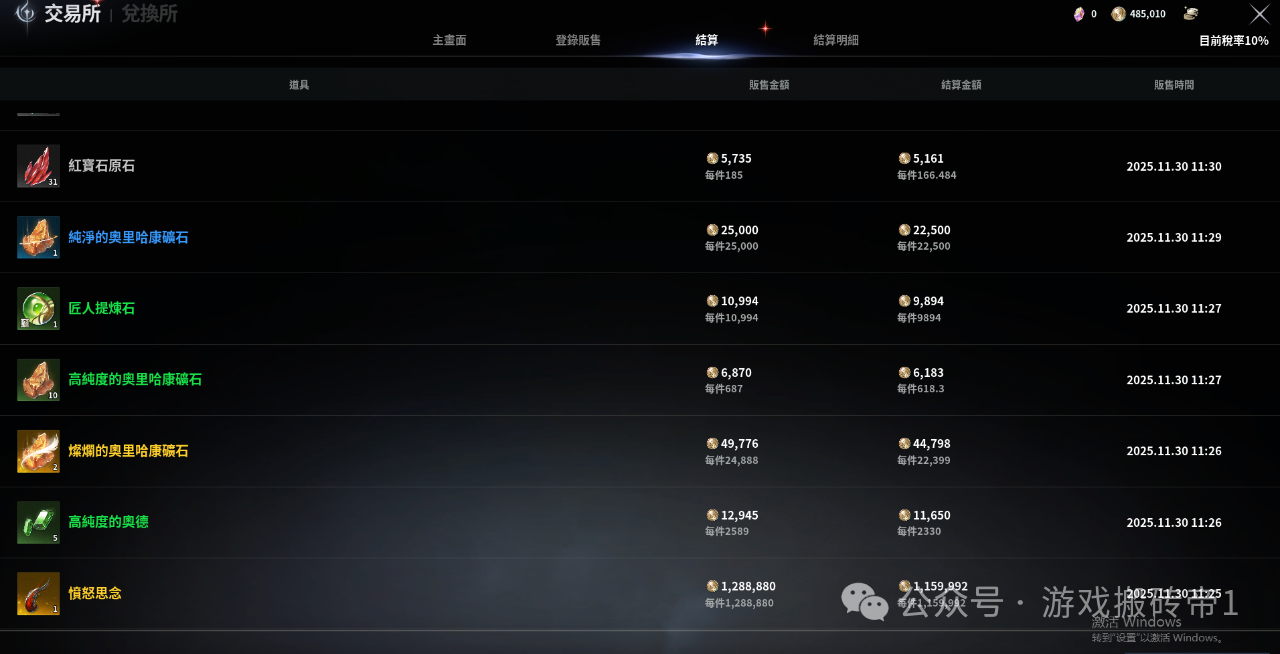The width and height of the screenshot is (1280, 654).
Task: Select the 結算 tab
Action: 706,40
